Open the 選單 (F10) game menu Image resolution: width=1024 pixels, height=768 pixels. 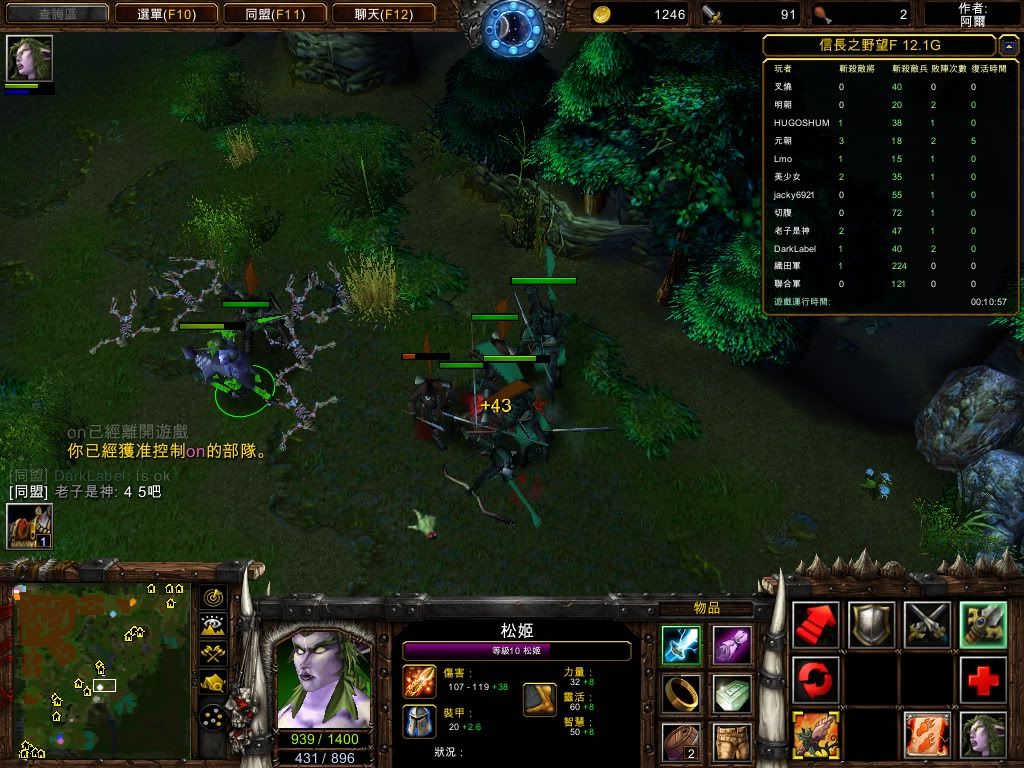click(x=165, y=14)
